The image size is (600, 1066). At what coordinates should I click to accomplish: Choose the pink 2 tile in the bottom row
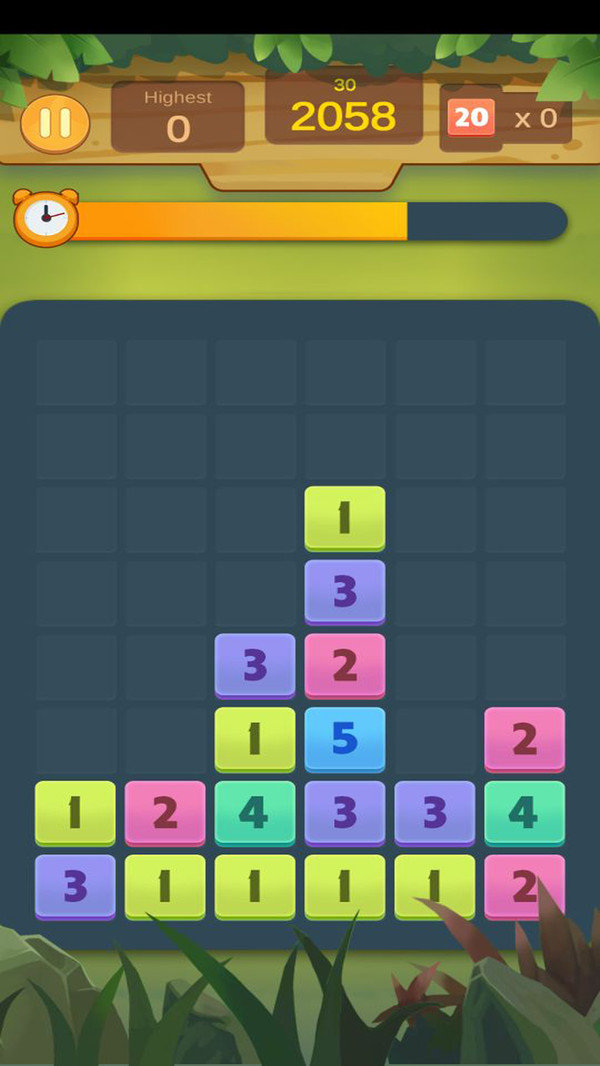point(525,886)
